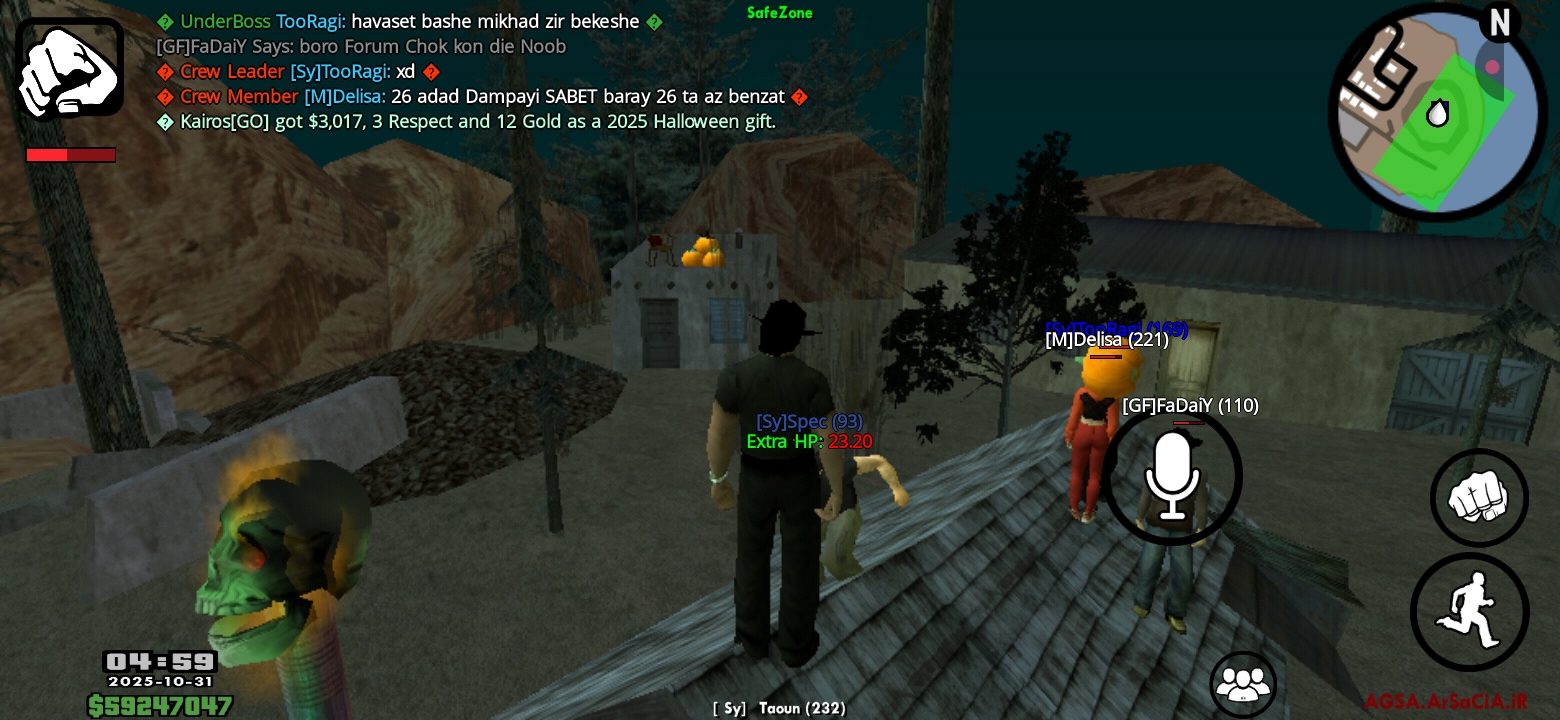Tap the punch attack button
The image size is (1560, 720).
(1479, 498)
